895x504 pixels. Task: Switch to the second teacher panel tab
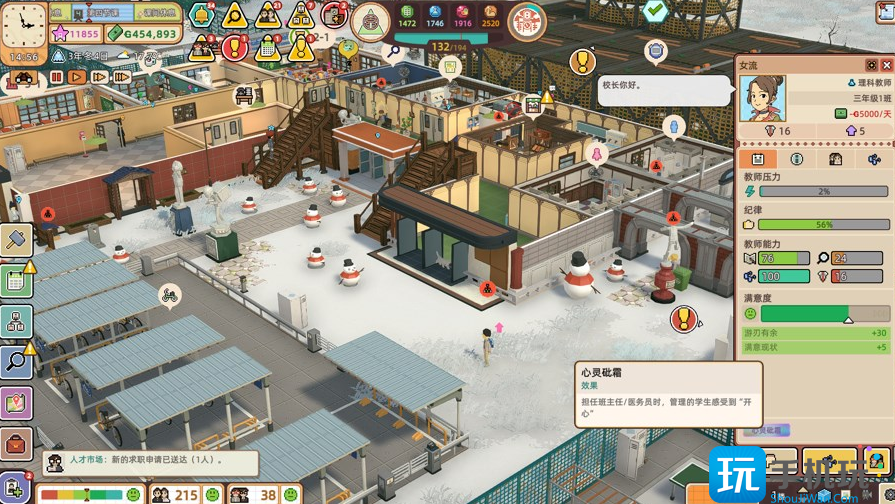click(x=797, y=159)
